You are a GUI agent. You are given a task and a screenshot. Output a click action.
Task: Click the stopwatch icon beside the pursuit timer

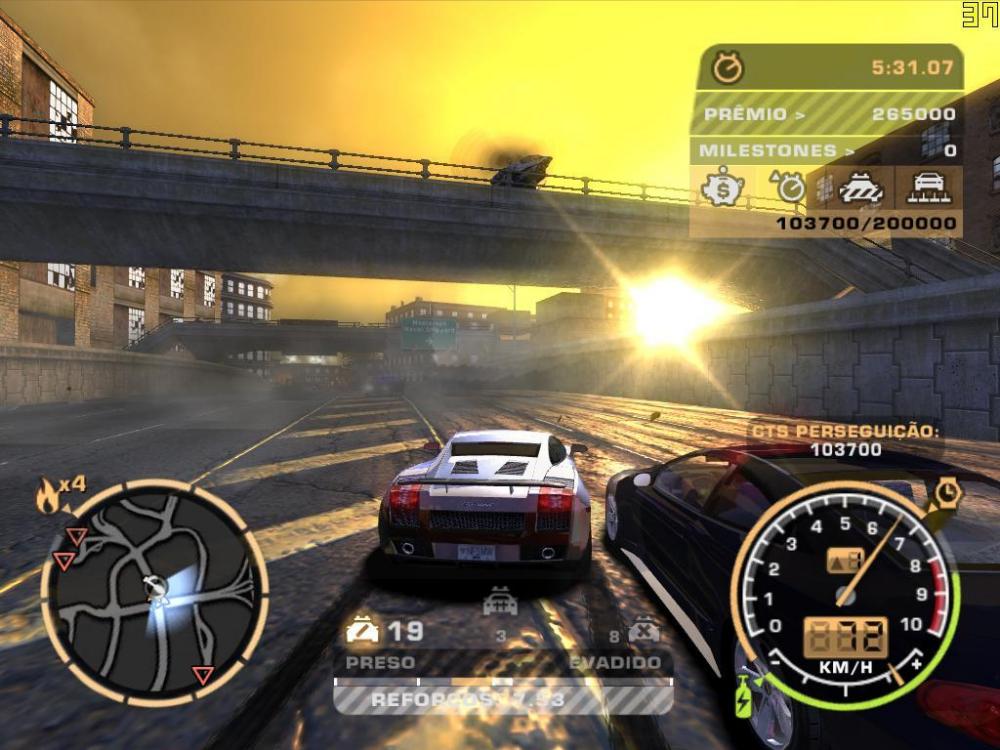(x=728, y=69)
